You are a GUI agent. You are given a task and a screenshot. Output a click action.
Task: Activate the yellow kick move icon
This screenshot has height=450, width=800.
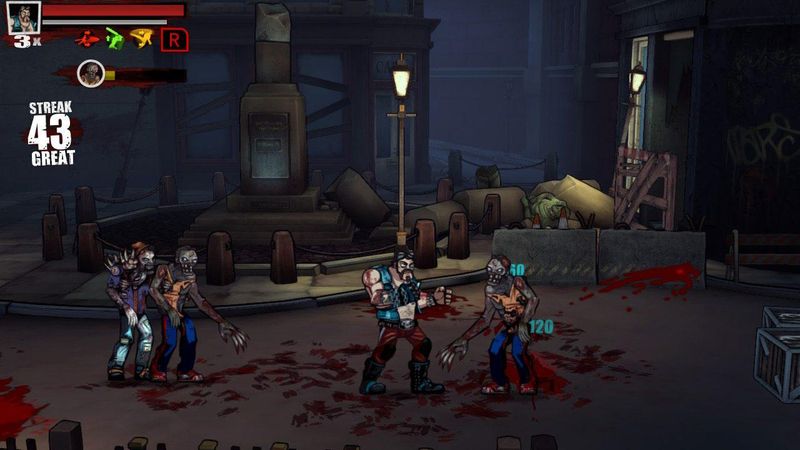(x=141, y=39)
